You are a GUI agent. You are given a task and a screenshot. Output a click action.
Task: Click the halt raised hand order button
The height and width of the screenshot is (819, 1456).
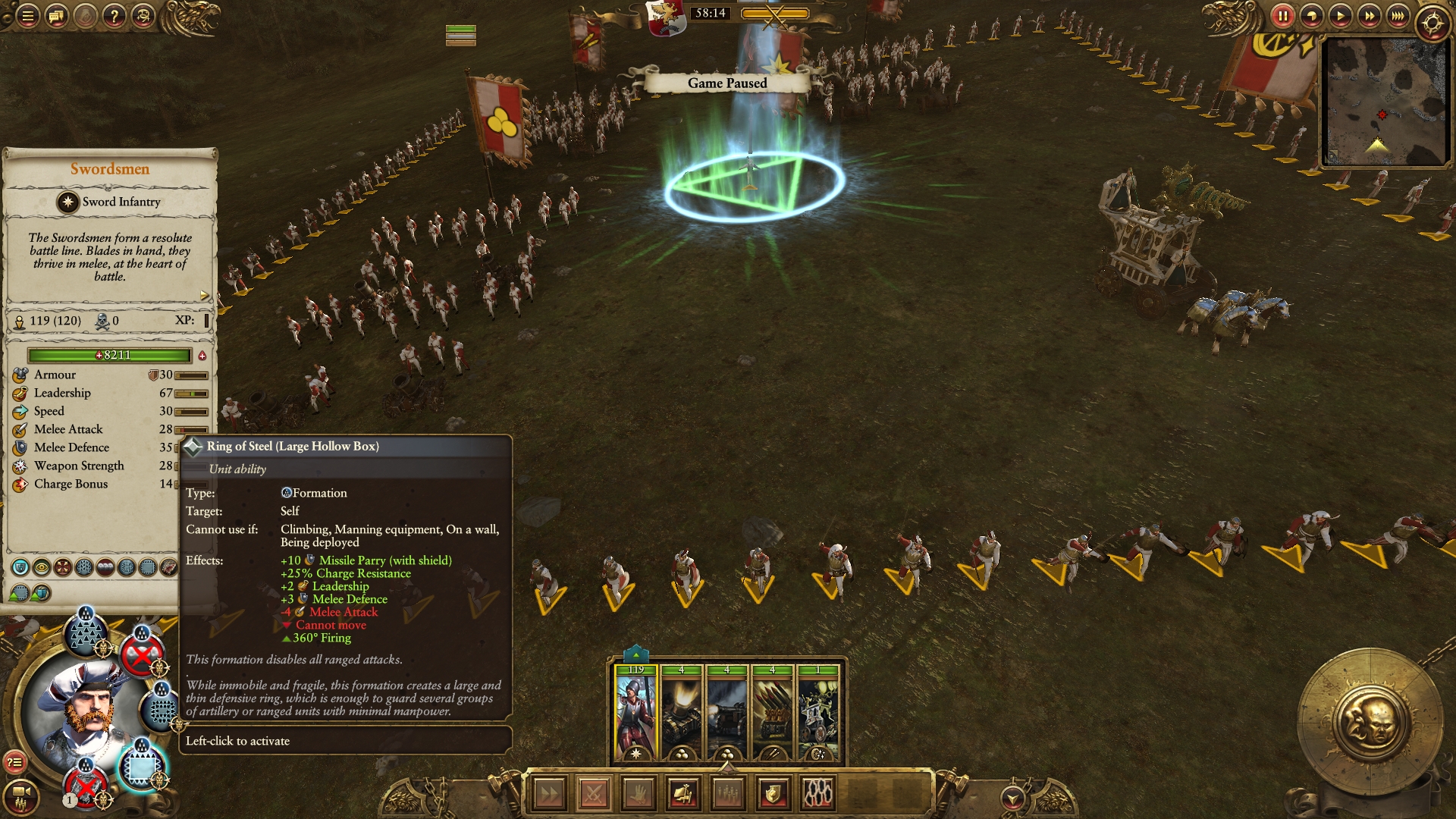639,794
